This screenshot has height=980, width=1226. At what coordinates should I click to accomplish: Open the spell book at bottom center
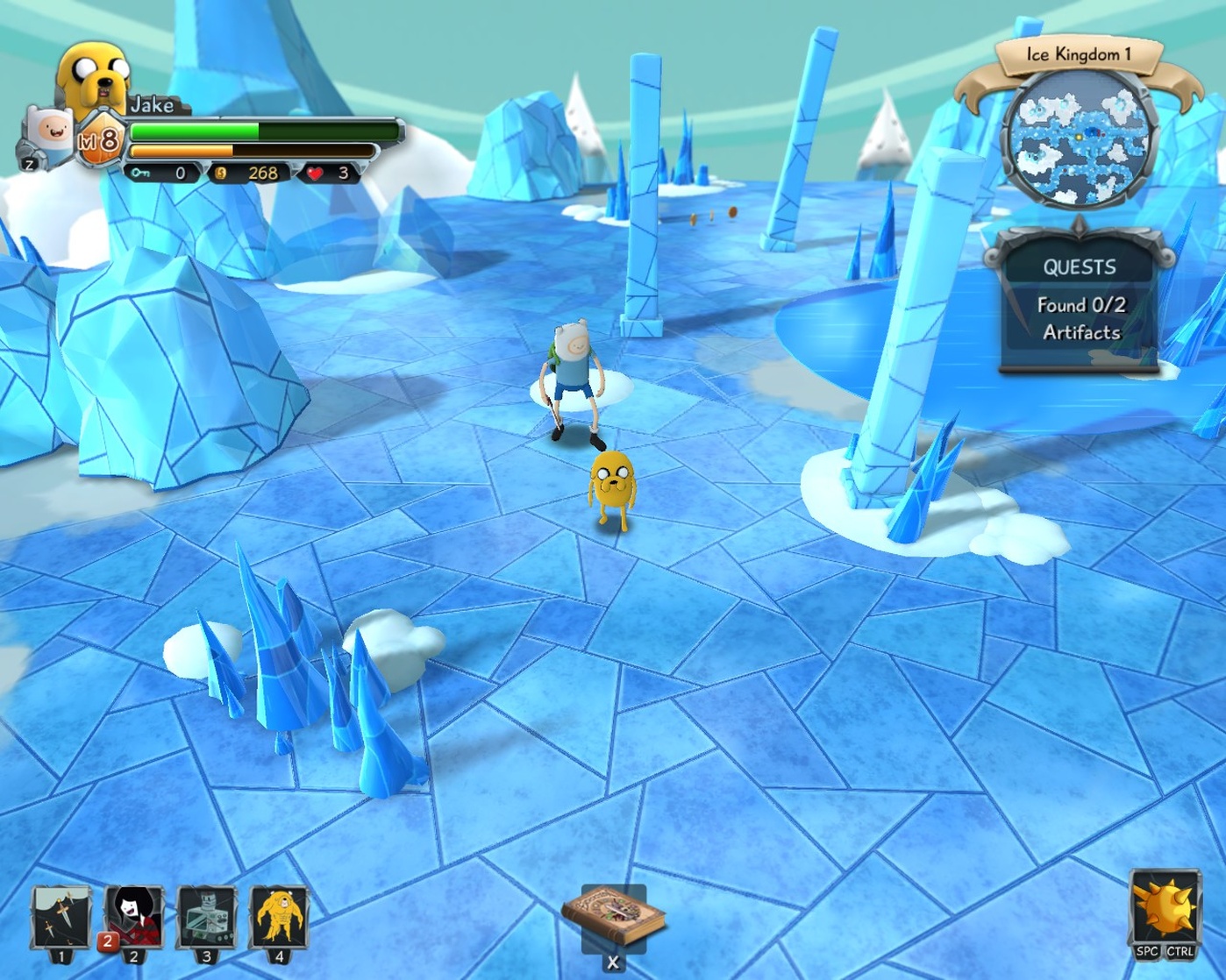(x=613, y=918)
